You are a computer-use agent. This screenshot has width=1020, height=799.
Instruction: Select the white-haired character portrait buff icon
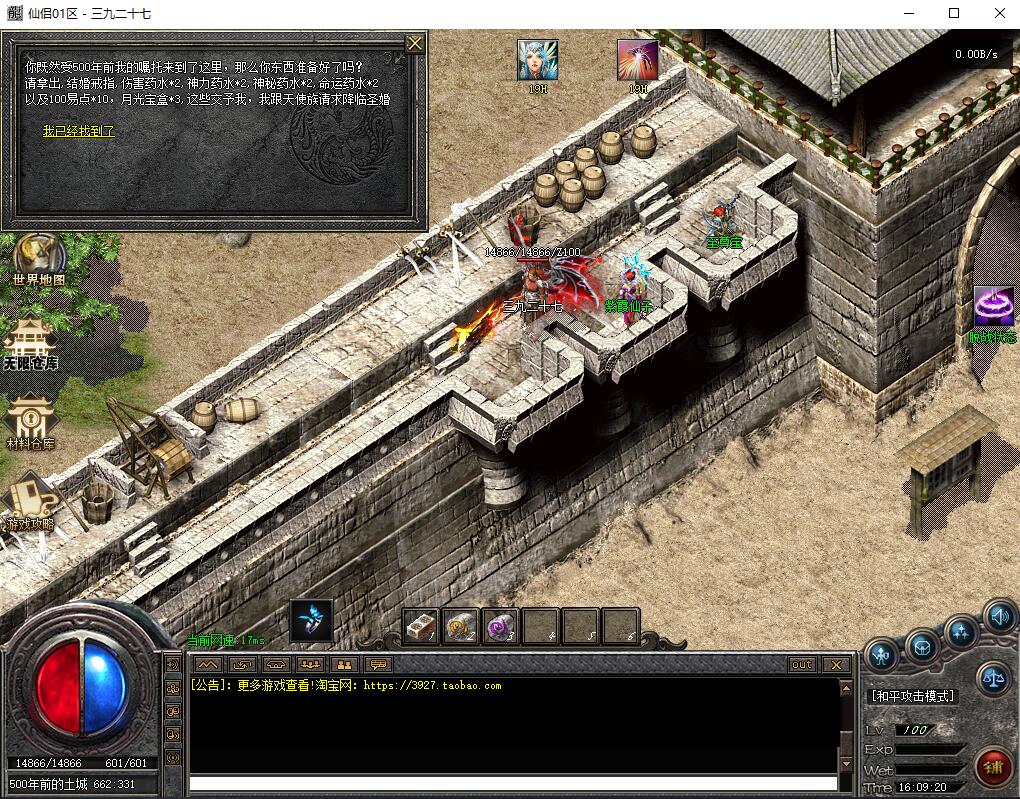(x=537, y=60)
